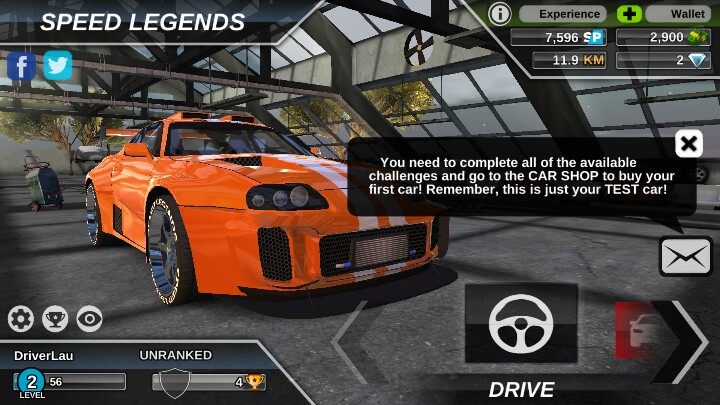Viewport: 720px width, 405px height.
Task: Open the Experience panel
Action: [571, 14]
